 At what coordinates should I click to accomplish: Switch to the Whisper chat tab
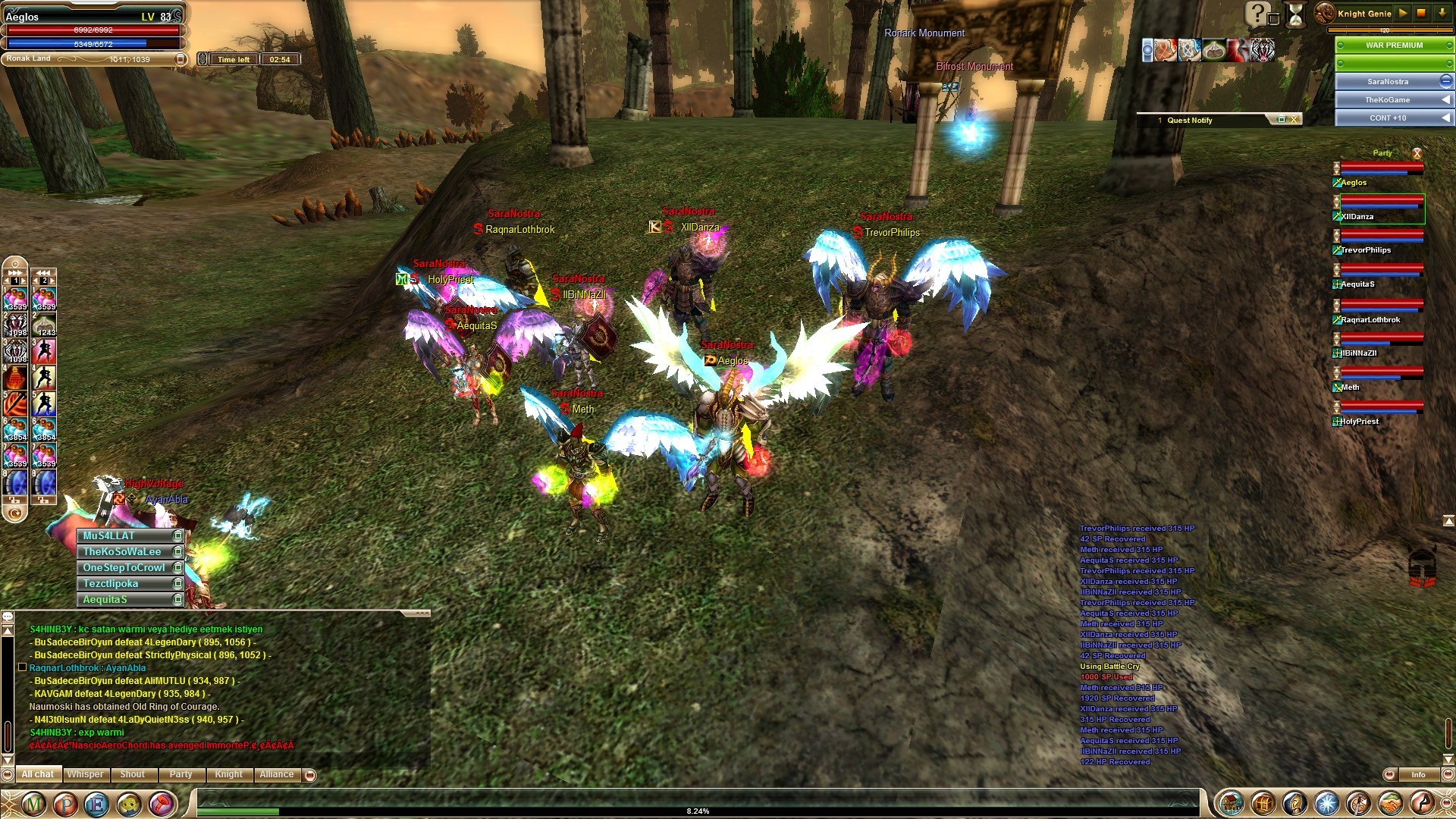(x=85, y=774)
